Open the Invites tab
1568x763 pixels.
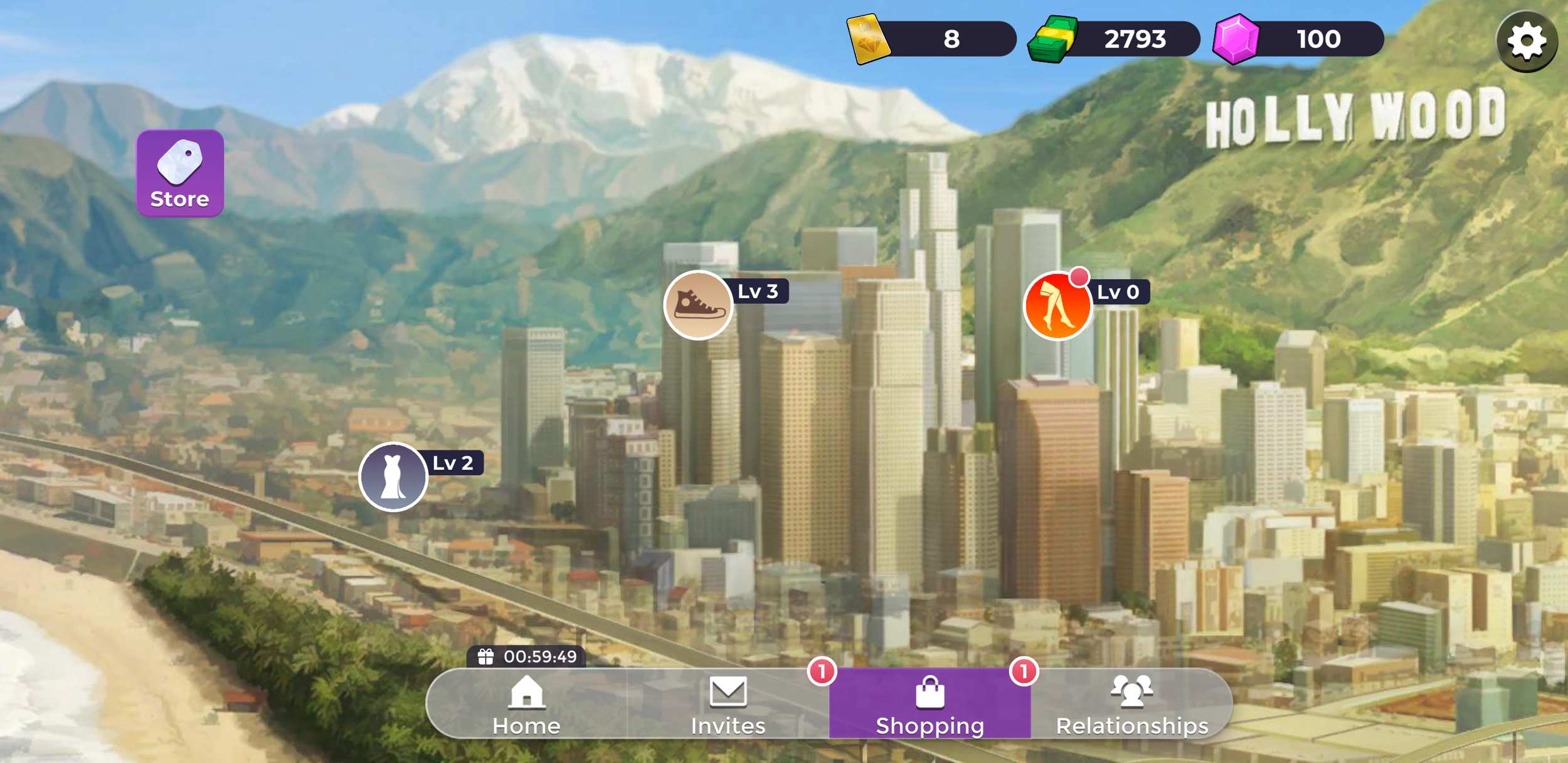728,705
